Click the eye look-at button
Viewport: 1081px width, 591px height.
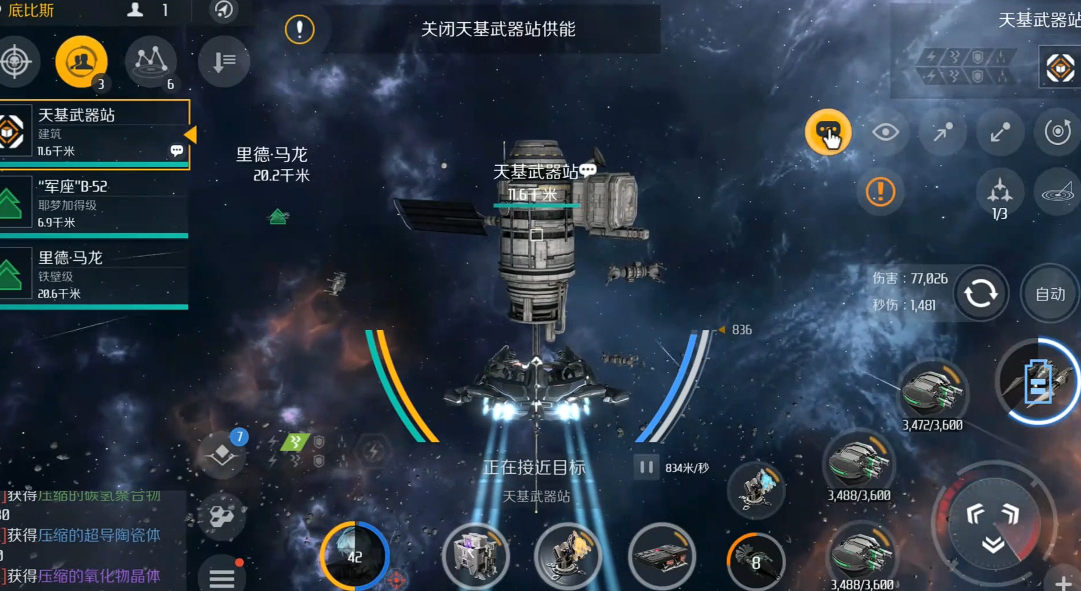coord(885,132)
